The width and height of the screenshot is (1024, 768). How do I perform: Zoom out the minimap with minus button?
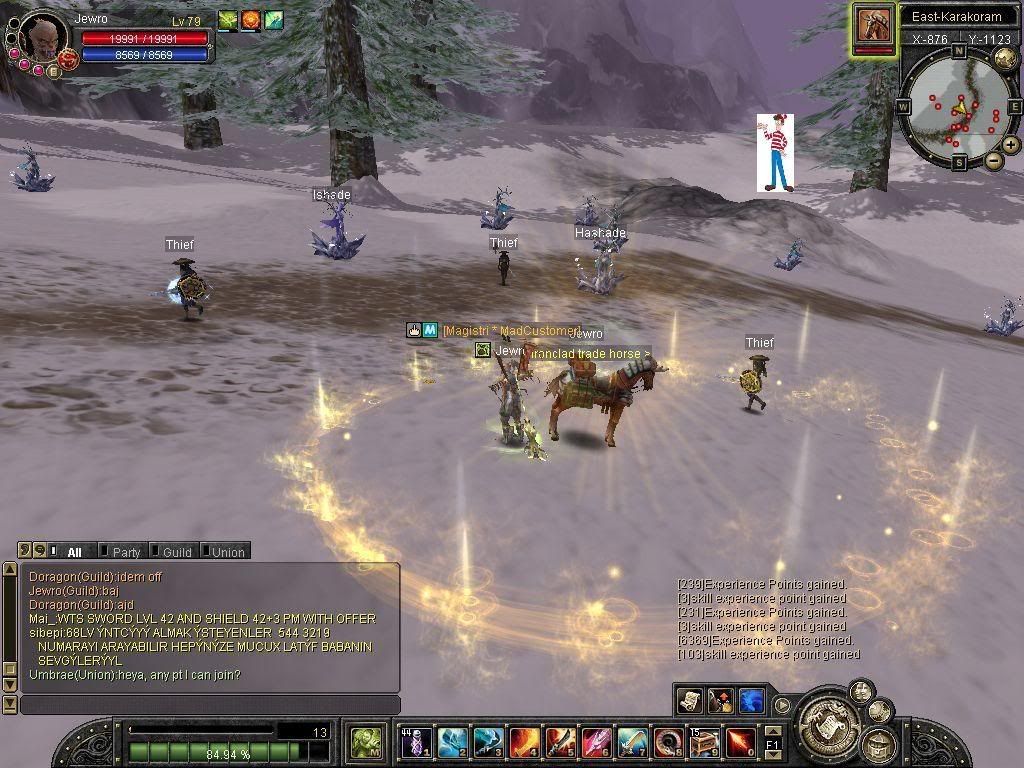[x=993, y=161]
